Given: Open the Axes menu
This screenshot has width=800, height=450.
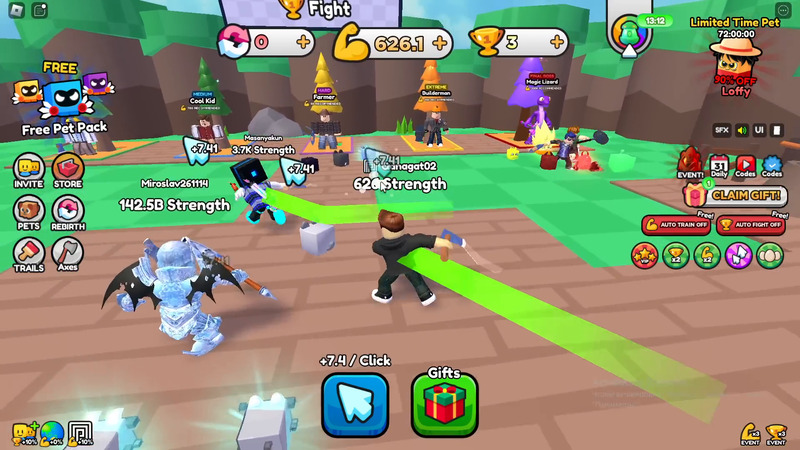Looking at the screenshot, I should point(68,253).
